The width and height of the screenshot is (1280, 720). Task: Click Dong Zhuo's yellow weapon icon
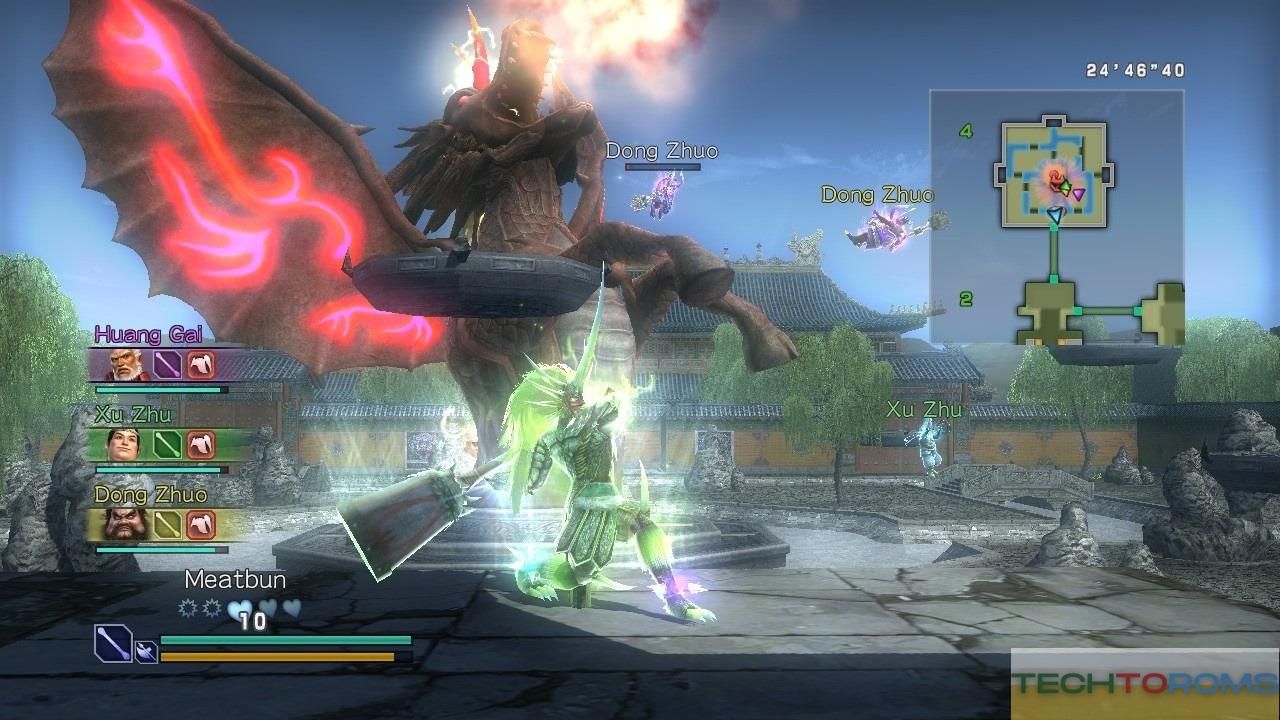coord(166,524)
